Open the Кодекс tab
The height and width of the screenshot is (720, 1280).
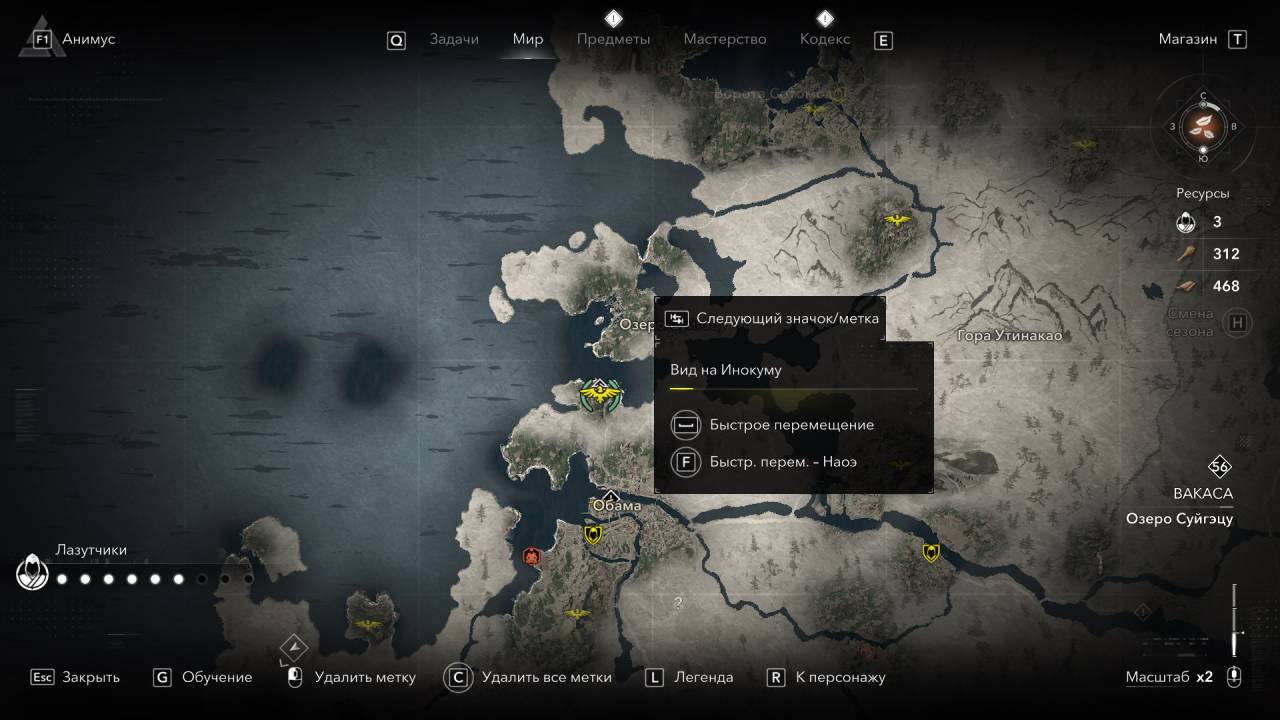click(825, 39)
